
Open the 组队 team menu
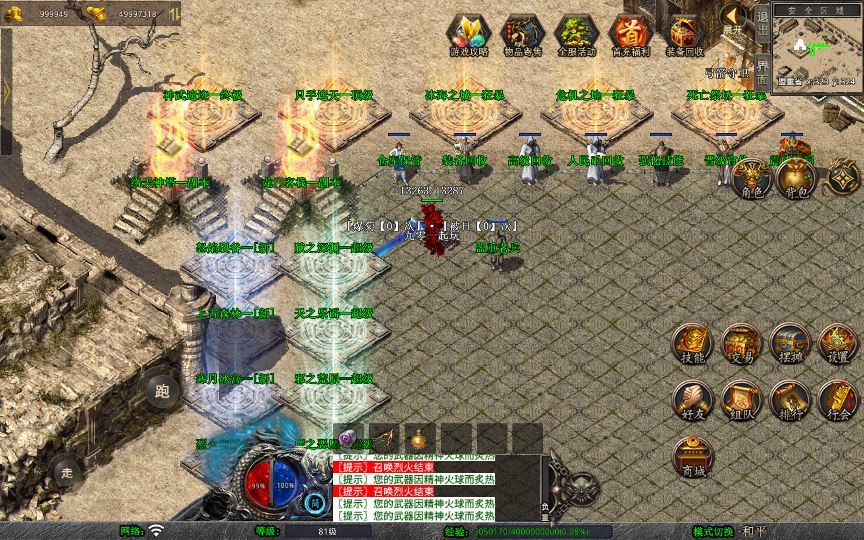[741, 400]
